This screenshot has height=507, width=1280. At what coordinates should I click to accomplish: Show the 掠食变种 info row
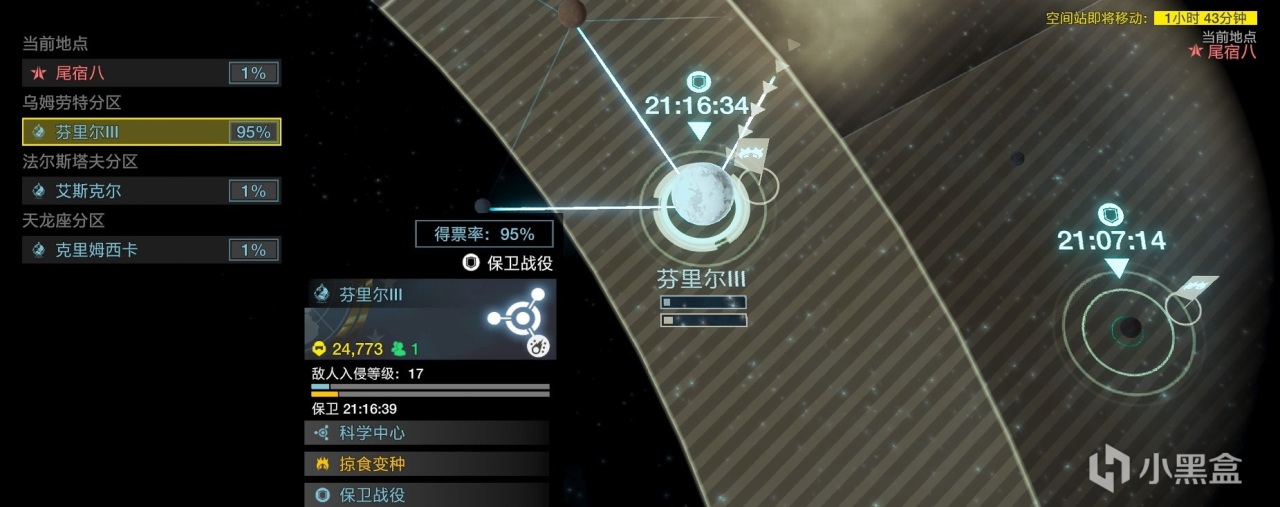point(427,464)
